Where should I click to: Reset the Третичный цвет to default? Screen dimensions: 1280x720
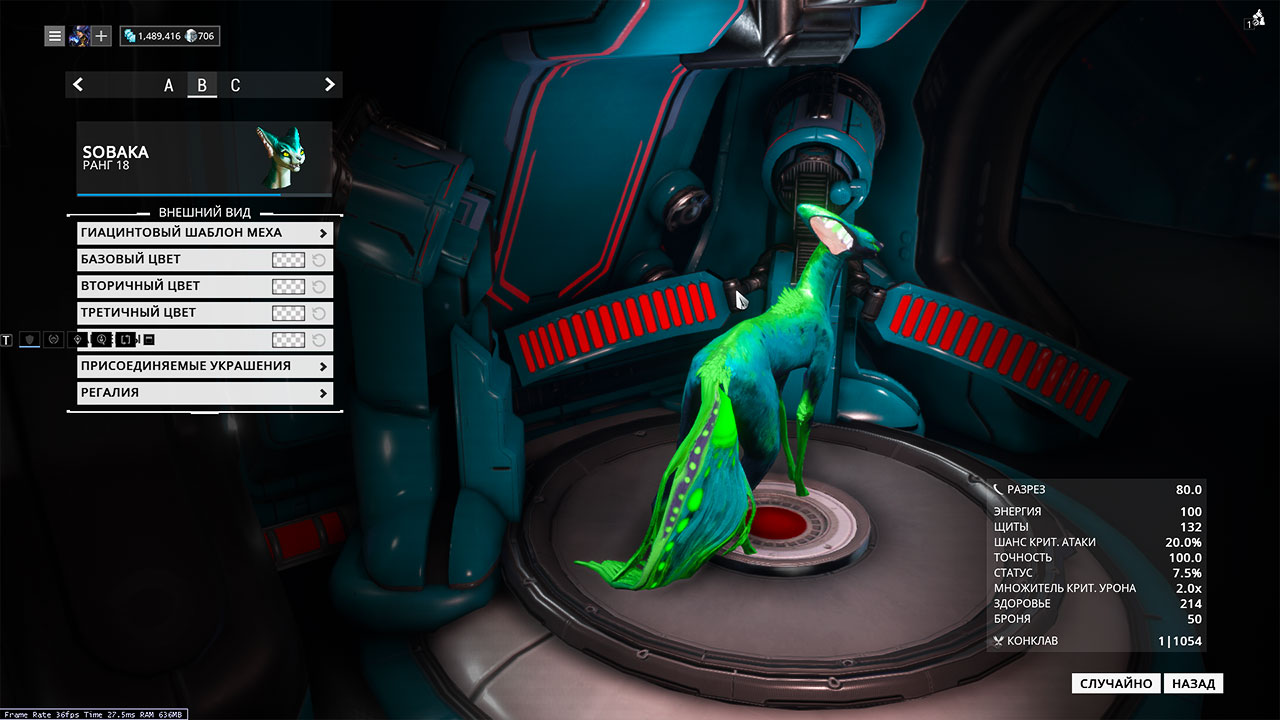click(x=319, y=313)
